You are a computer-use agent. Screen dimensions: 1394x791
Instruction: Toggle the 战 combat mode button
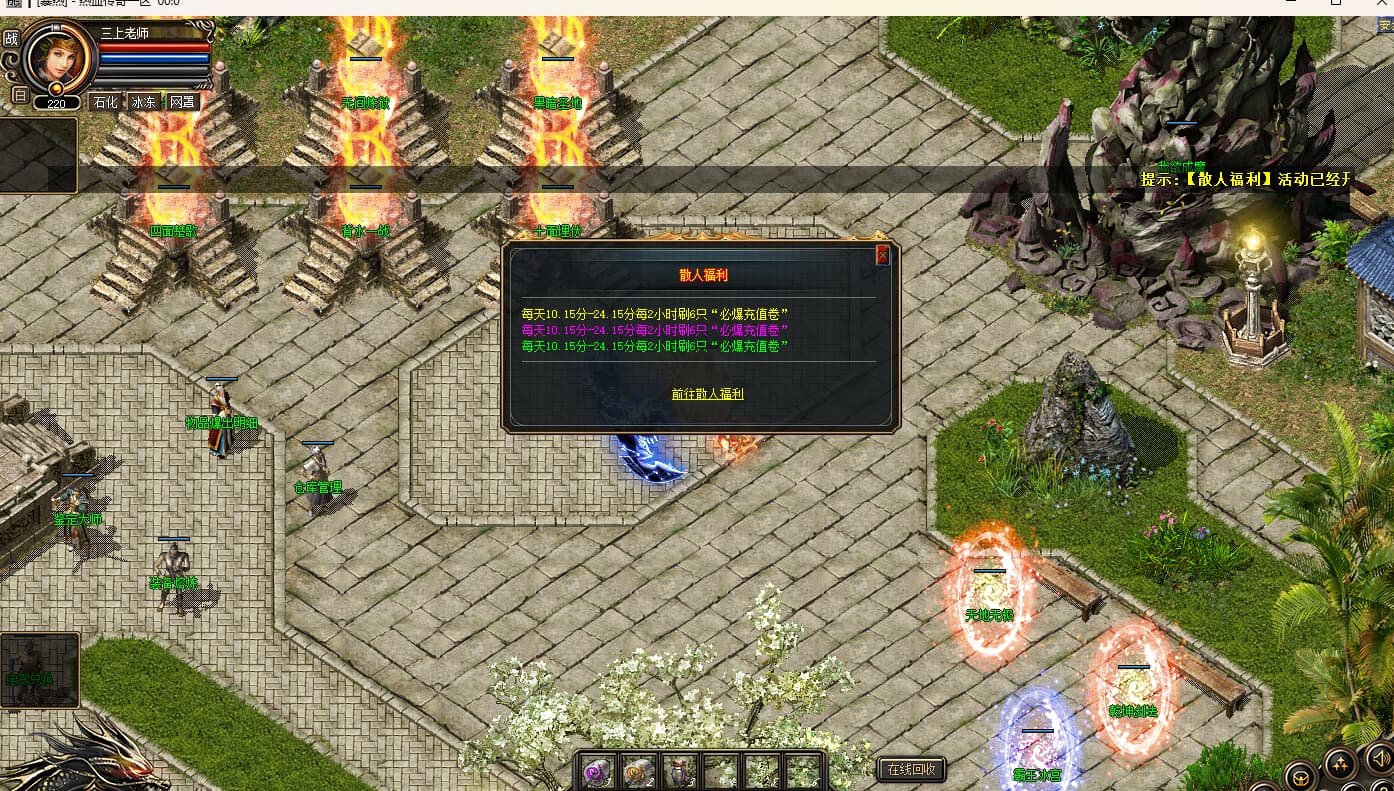tap(11, 38)
